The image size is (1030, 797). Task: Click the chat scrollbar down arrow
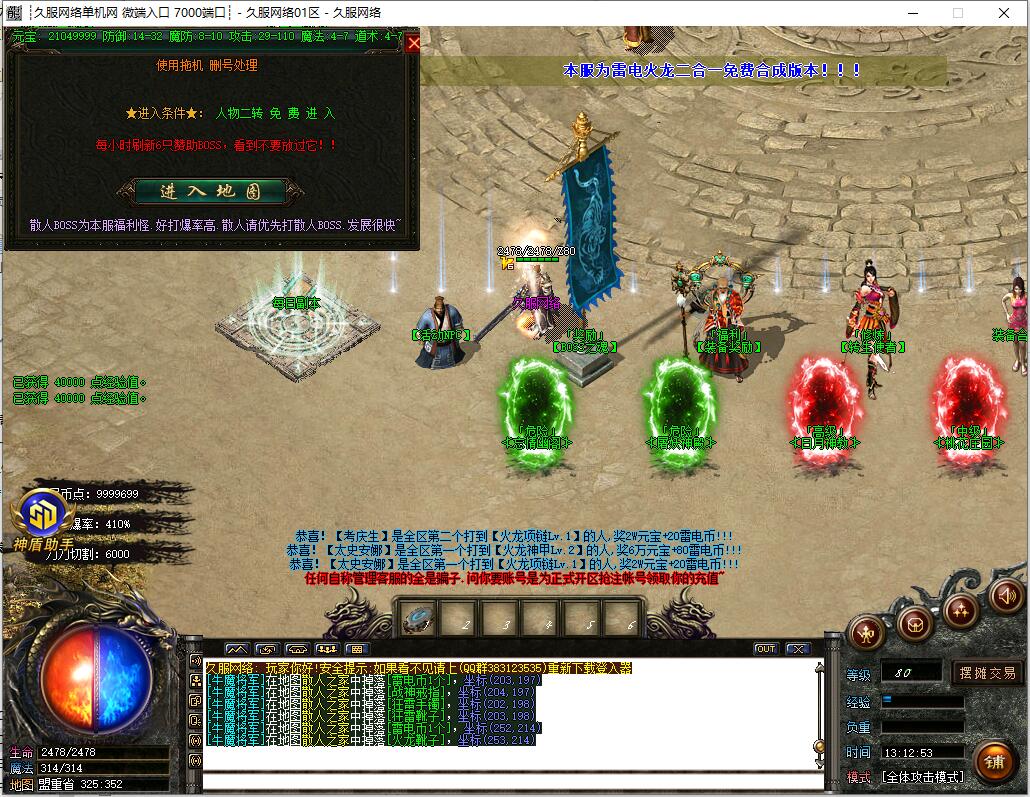tap(820, 751)
